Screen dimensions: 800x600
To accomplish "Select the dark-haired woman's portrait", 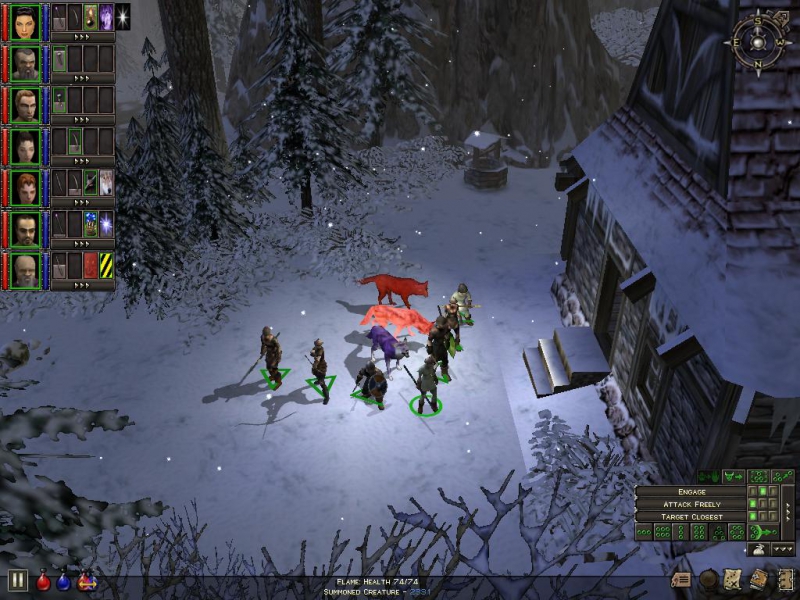I will (x=26, y=20).
